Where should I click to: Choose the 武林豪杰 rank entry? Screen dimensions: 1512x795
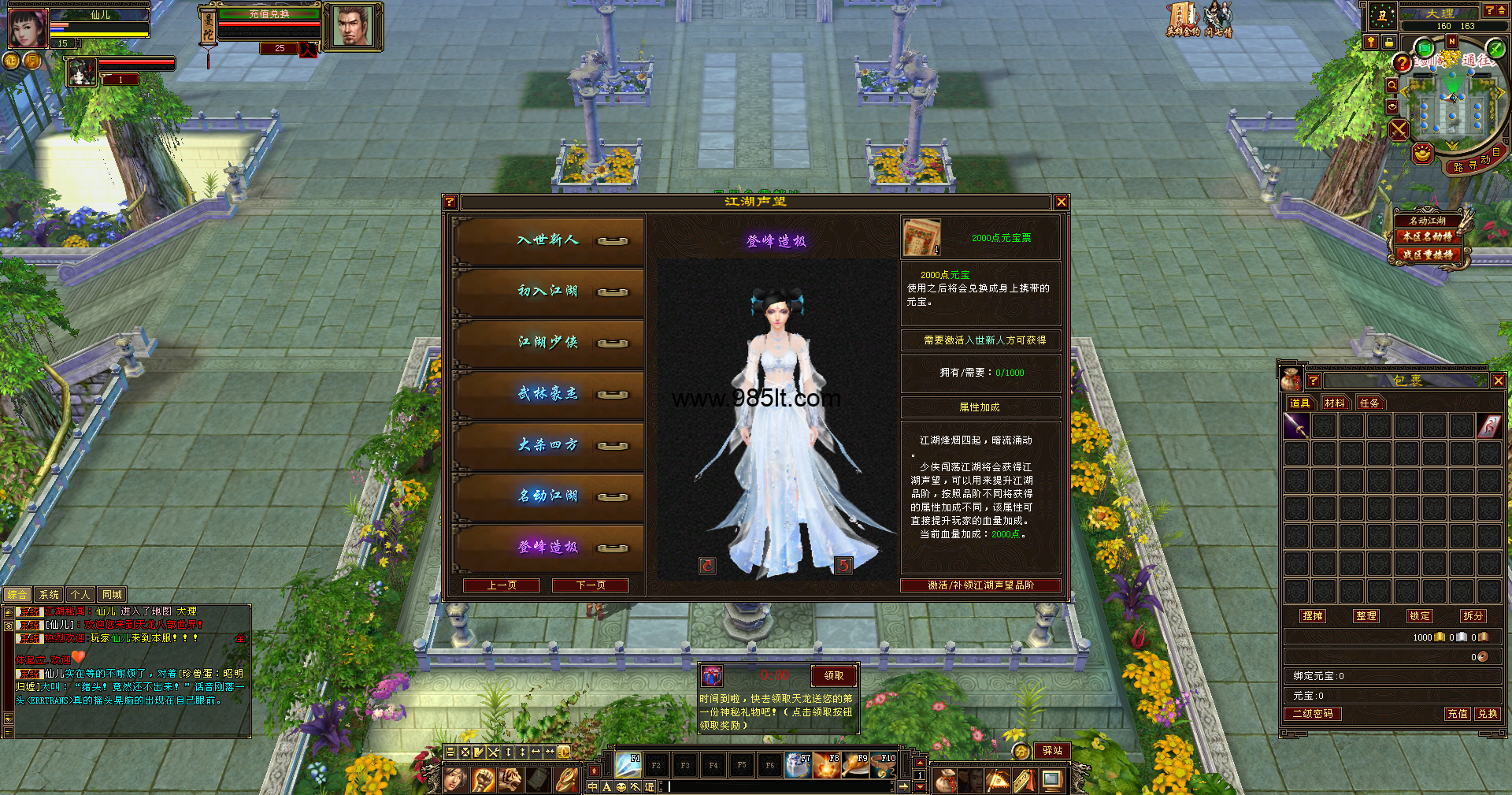click(548, 393)
